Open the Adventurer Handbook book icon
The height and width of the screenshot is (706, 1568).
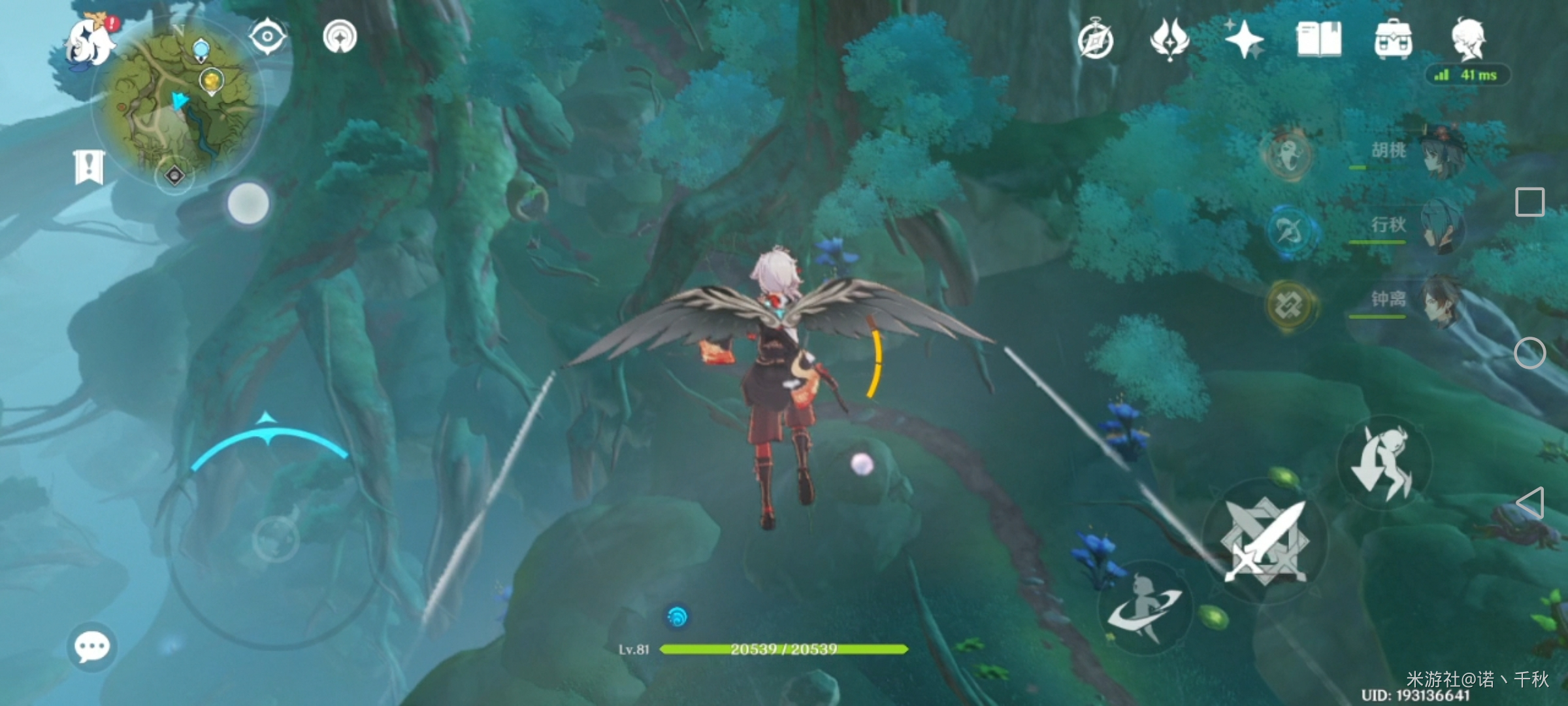pos(1318,41)
